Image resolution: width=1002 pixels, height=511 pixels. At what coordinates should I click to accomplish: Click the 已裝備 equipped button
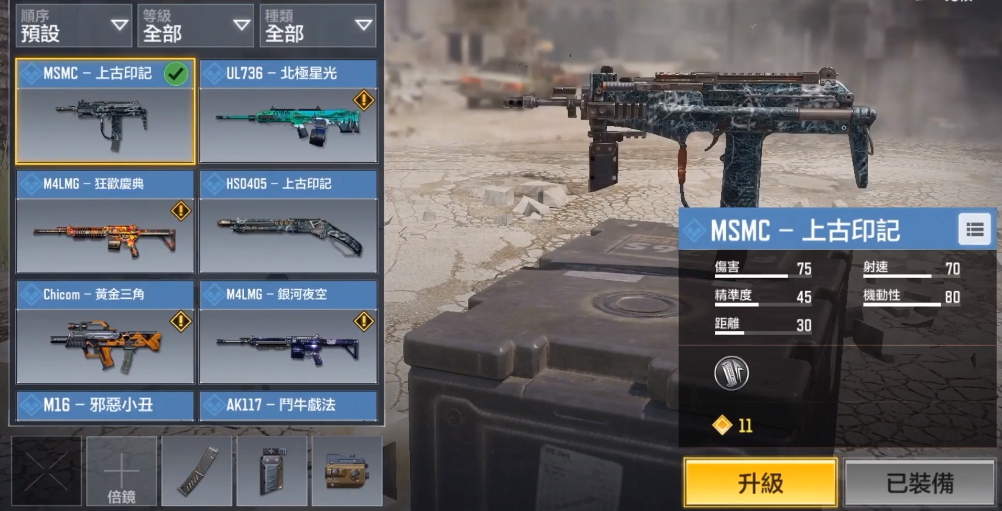(x=919, y=483)
